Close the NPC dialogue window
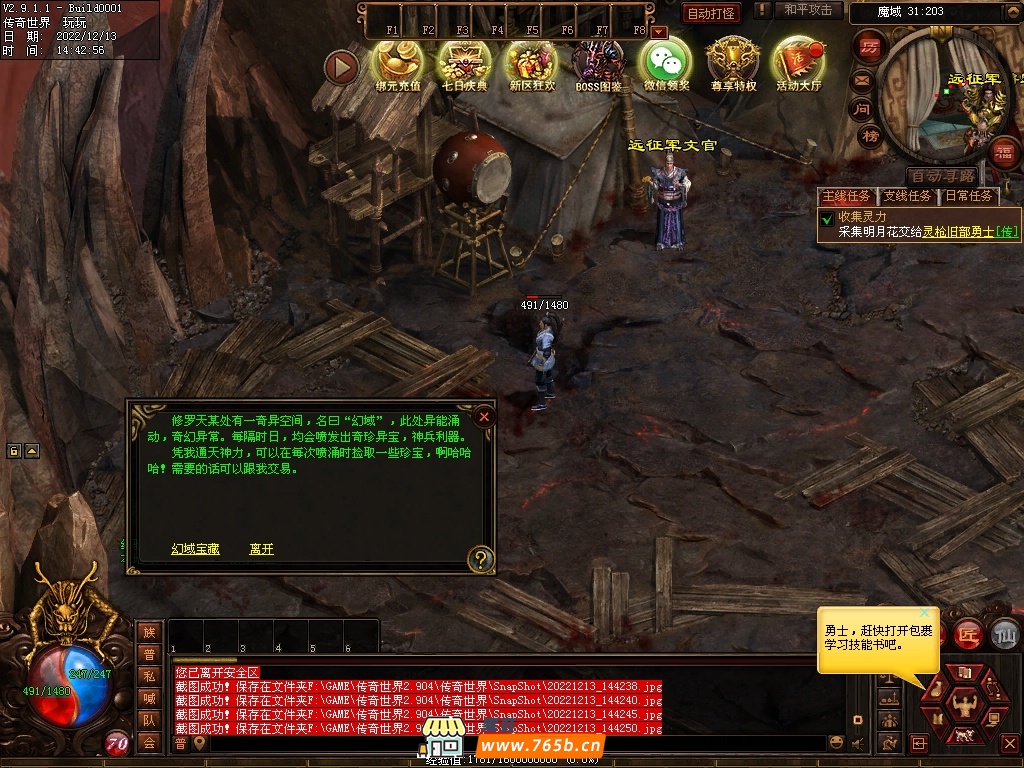This screenshot has height=768, width=1024. point(484,416)
